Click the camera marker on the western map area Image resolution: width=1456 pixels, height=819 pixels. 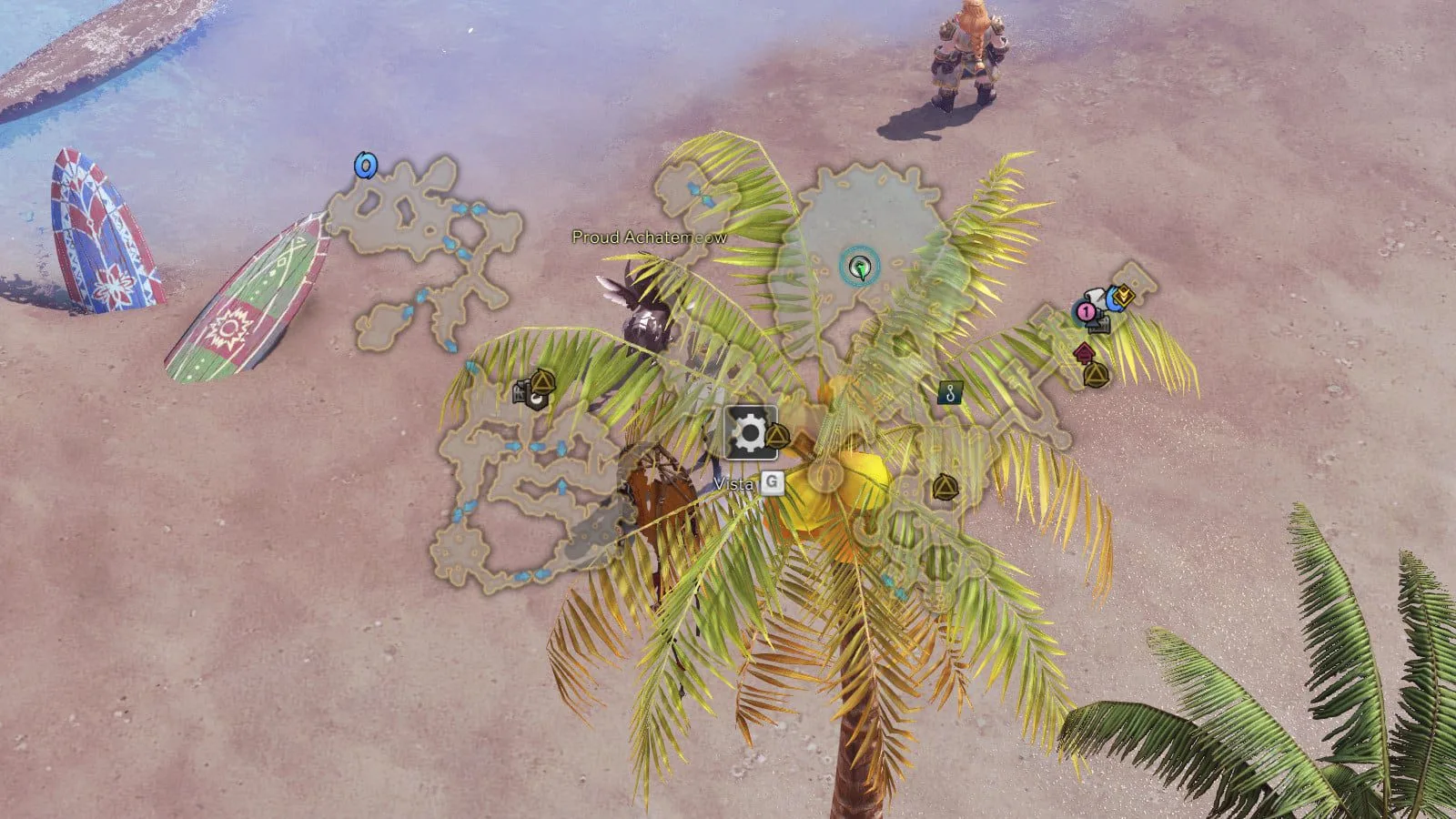point(525,393)
